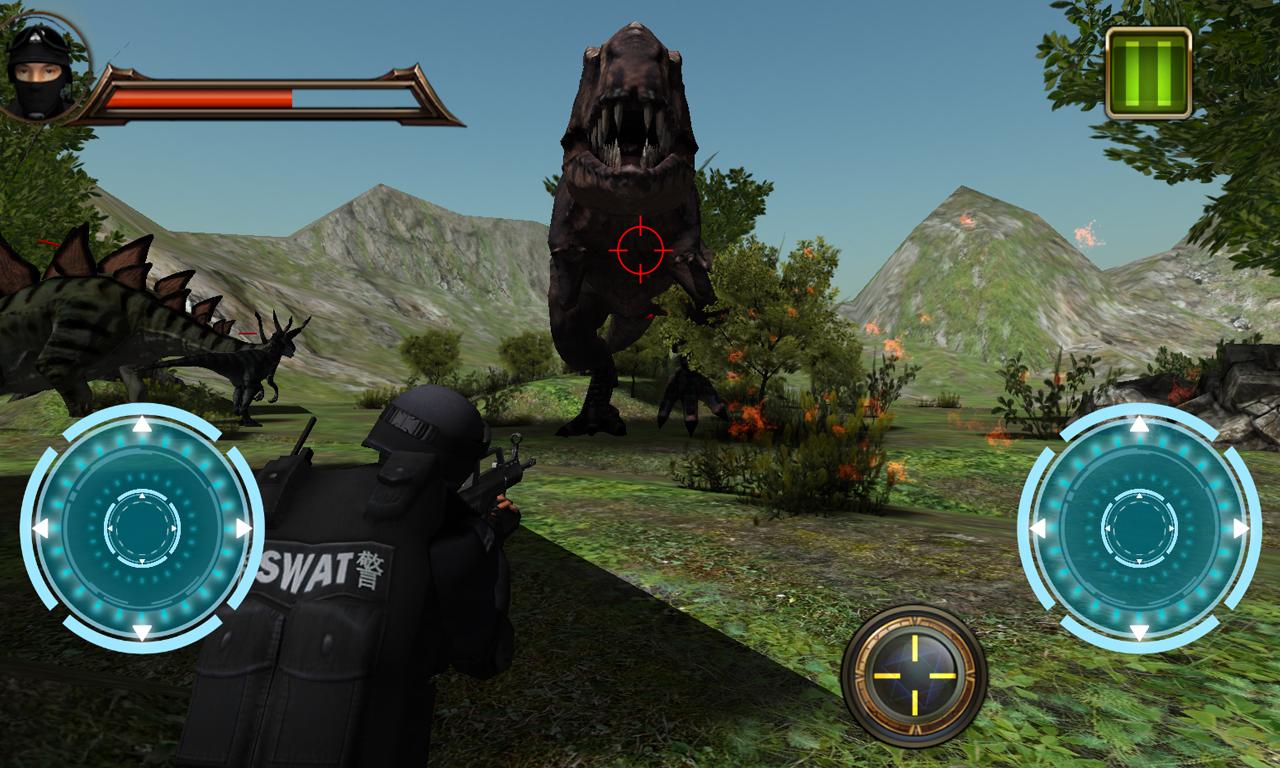Tap the left joystick's left arrow
Viewport: 1280px width, 768px height.
41,528
